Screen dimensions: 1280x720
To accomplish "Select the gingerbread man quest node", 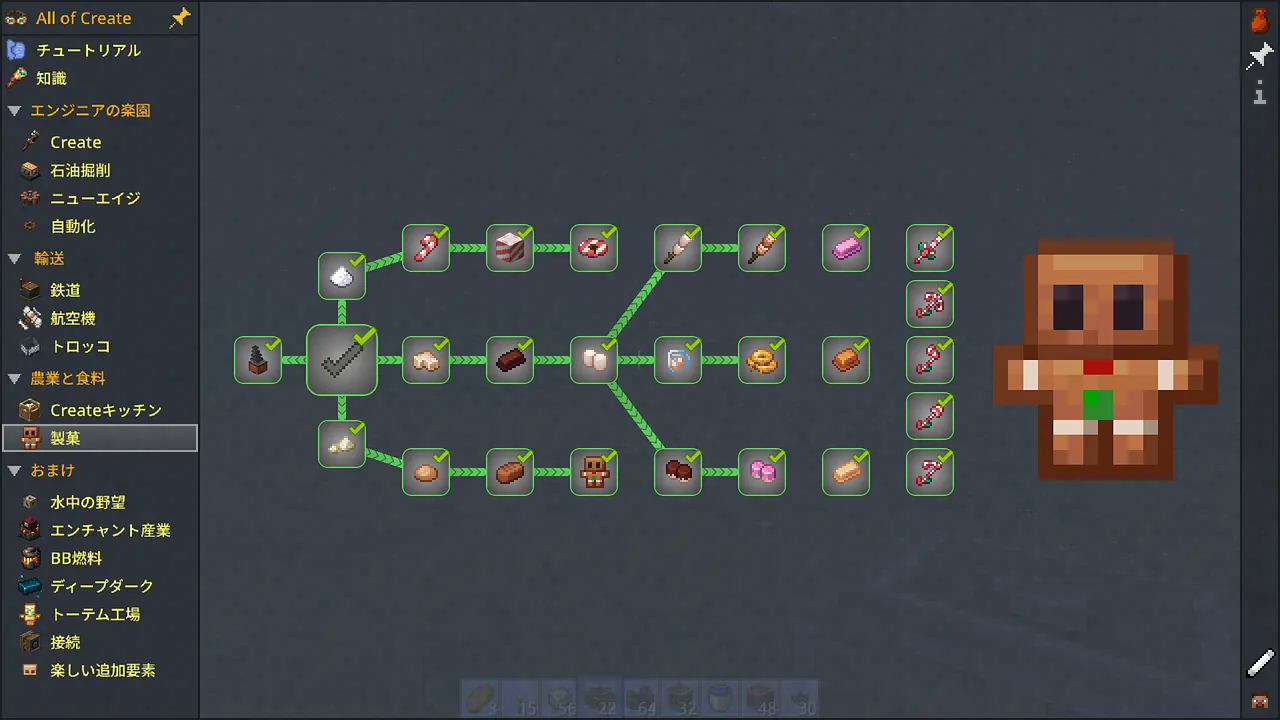I will 594,472.
